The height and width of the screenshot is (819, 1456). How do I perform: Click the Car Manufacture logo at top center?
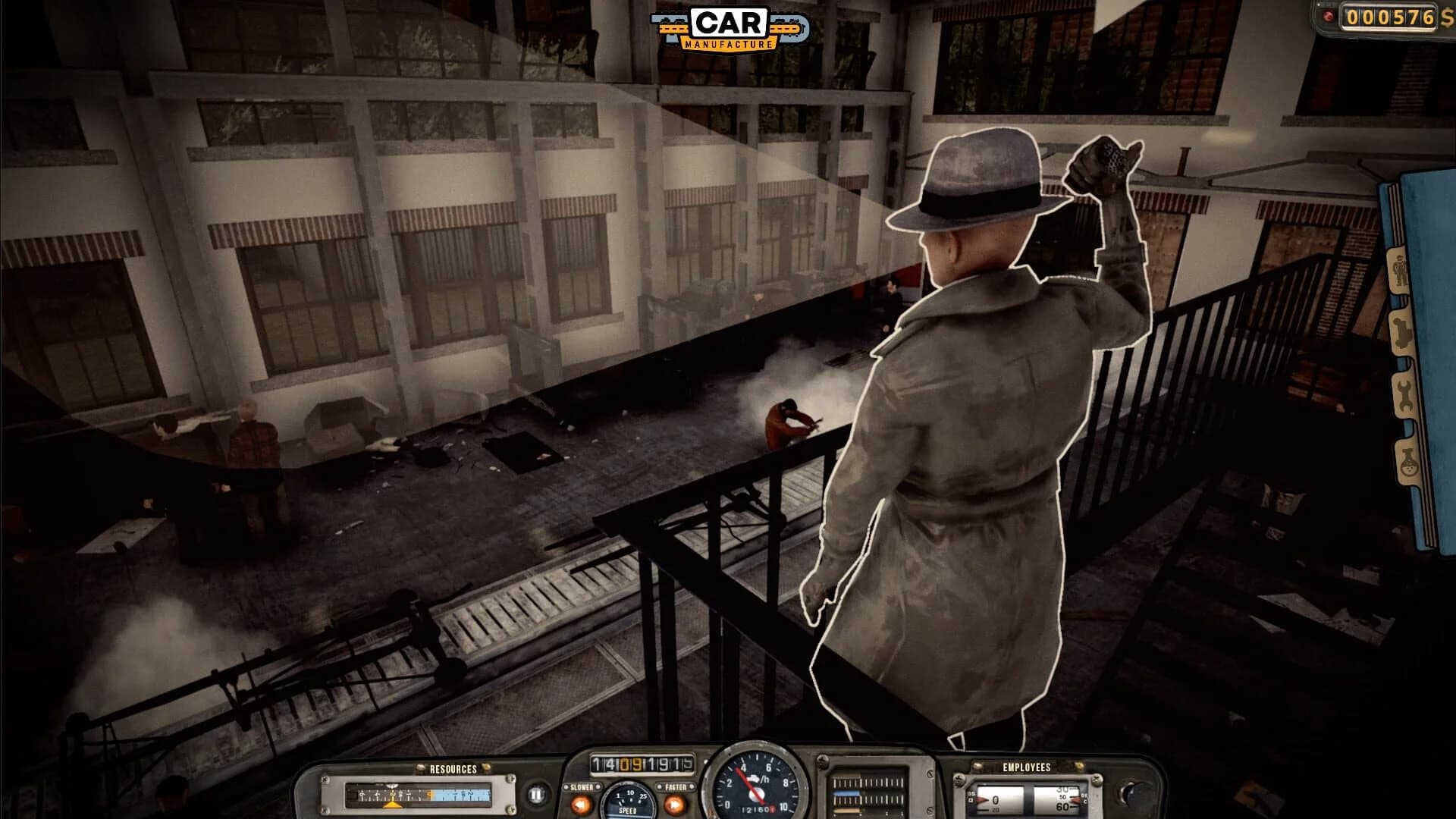pyautogui.click(x=728, y=27)
